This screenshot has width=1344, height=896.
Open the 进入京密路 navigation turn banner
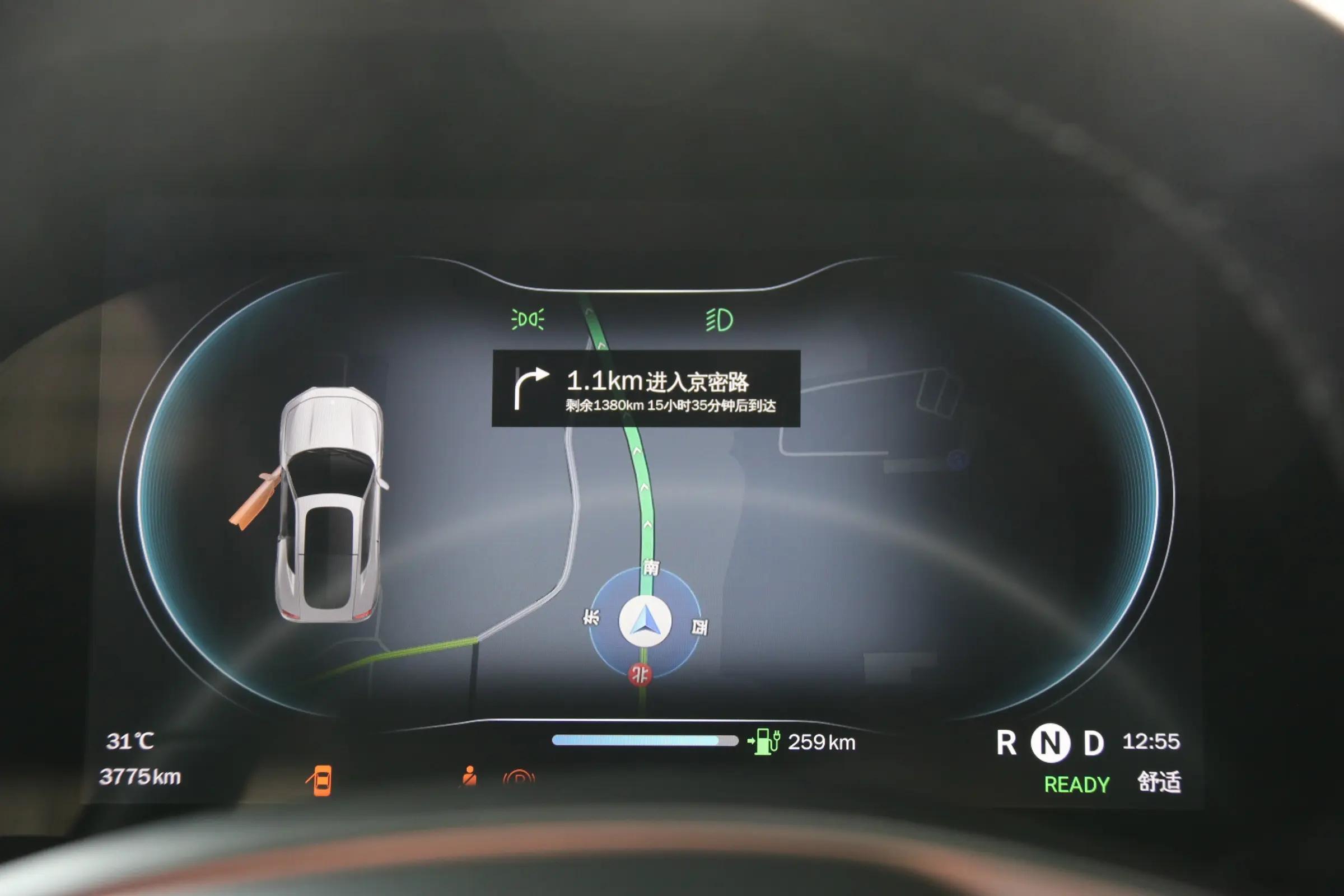tap(646, 389)
